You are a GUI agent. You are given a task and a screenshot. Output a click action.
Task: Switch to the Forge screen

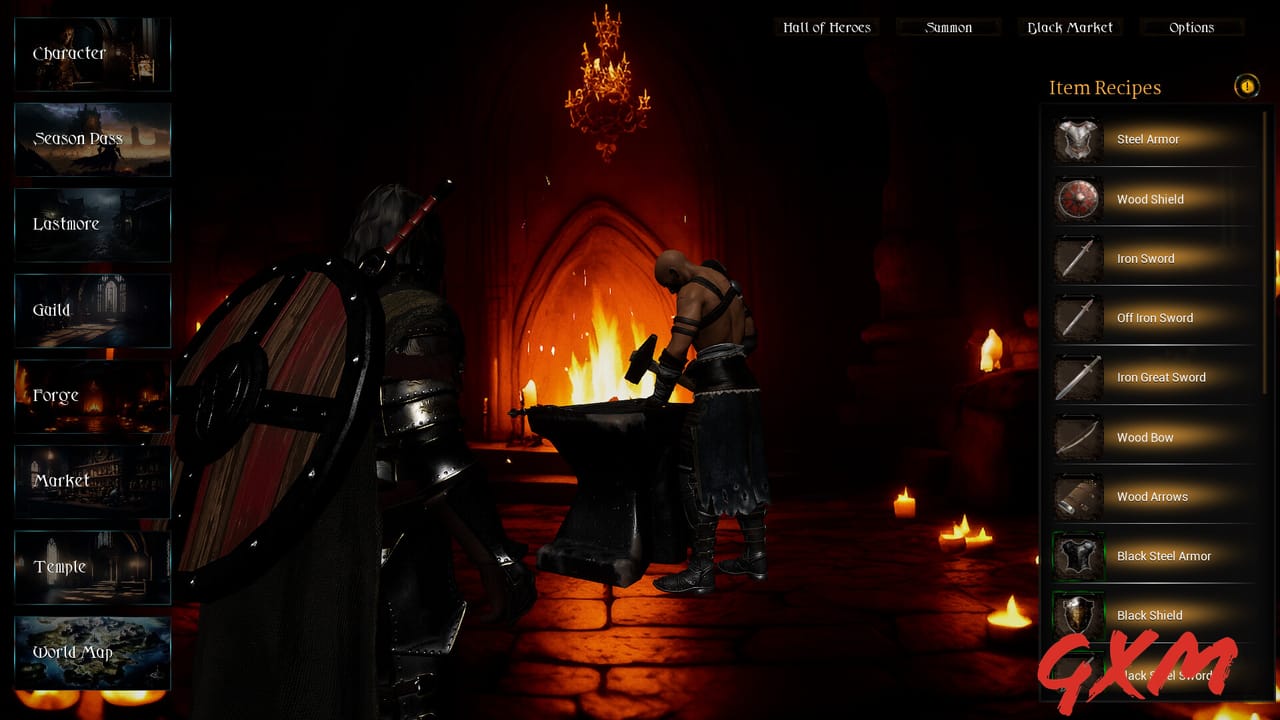(92, 396)
